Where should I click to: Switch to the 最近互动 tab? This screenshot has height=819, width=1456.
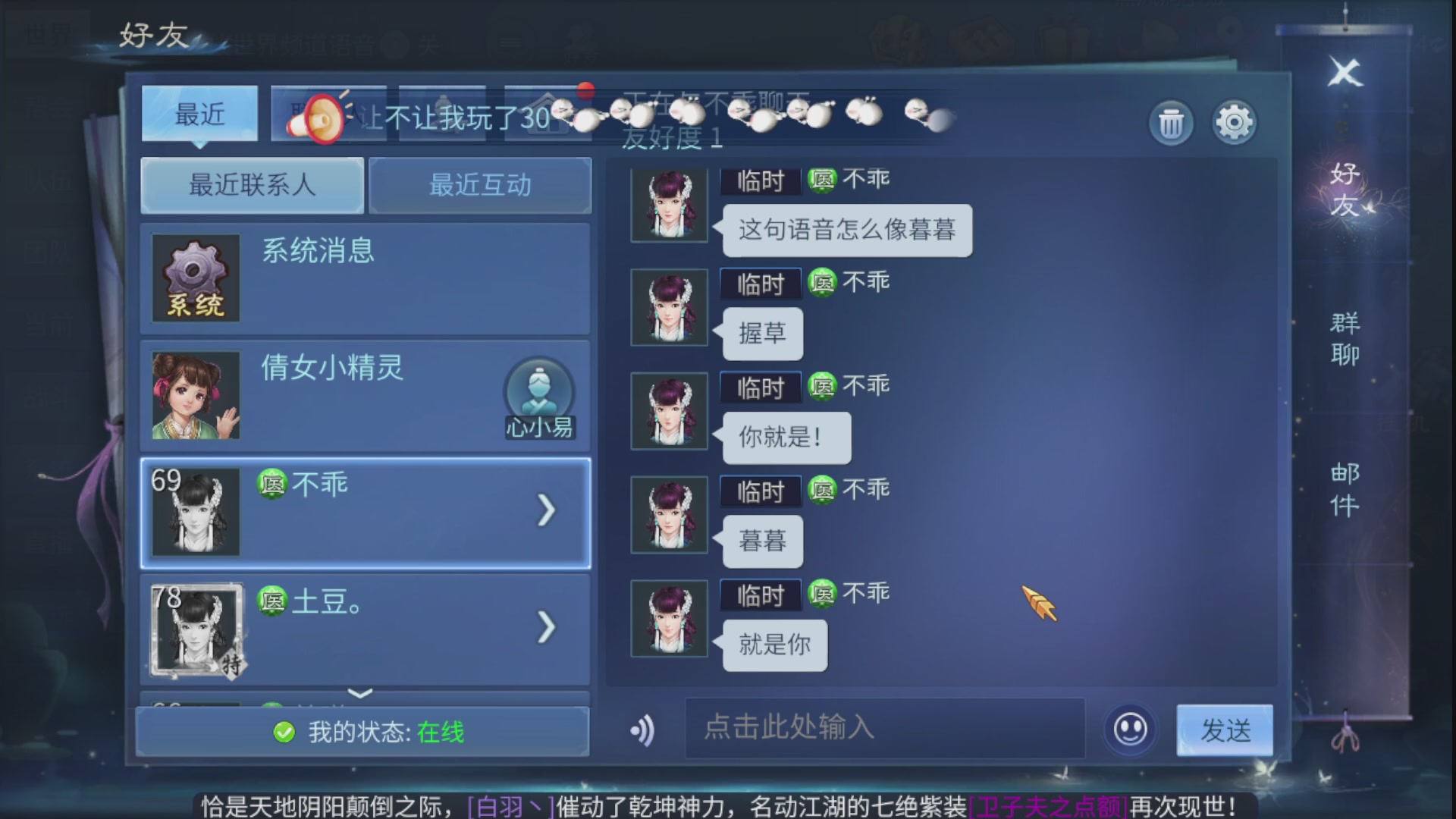tap(480, 186)
